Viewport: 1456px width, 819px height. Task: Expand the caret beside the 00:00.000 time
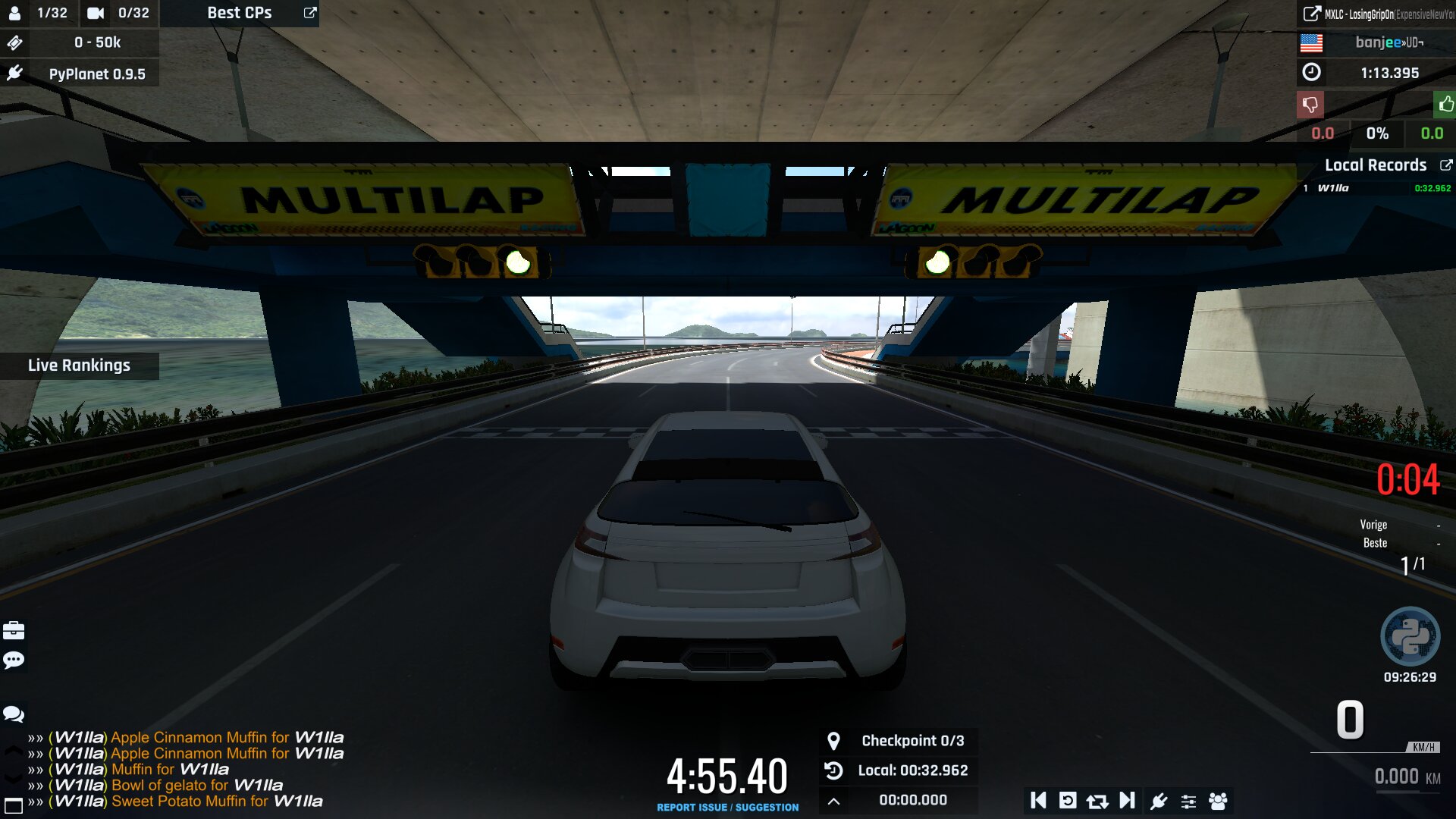pyautogui.click(x=833, y=801)
